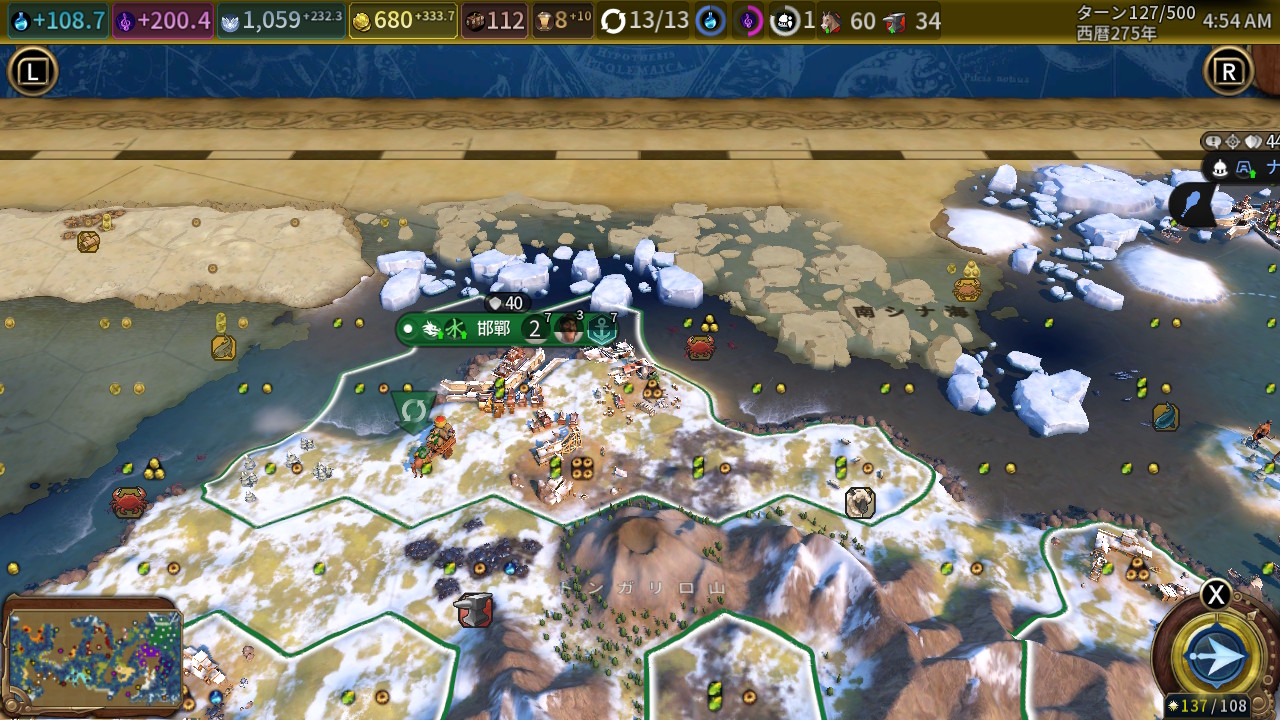1280x720 pixels.
Task: Show the faith yield details
Action: 281,20
